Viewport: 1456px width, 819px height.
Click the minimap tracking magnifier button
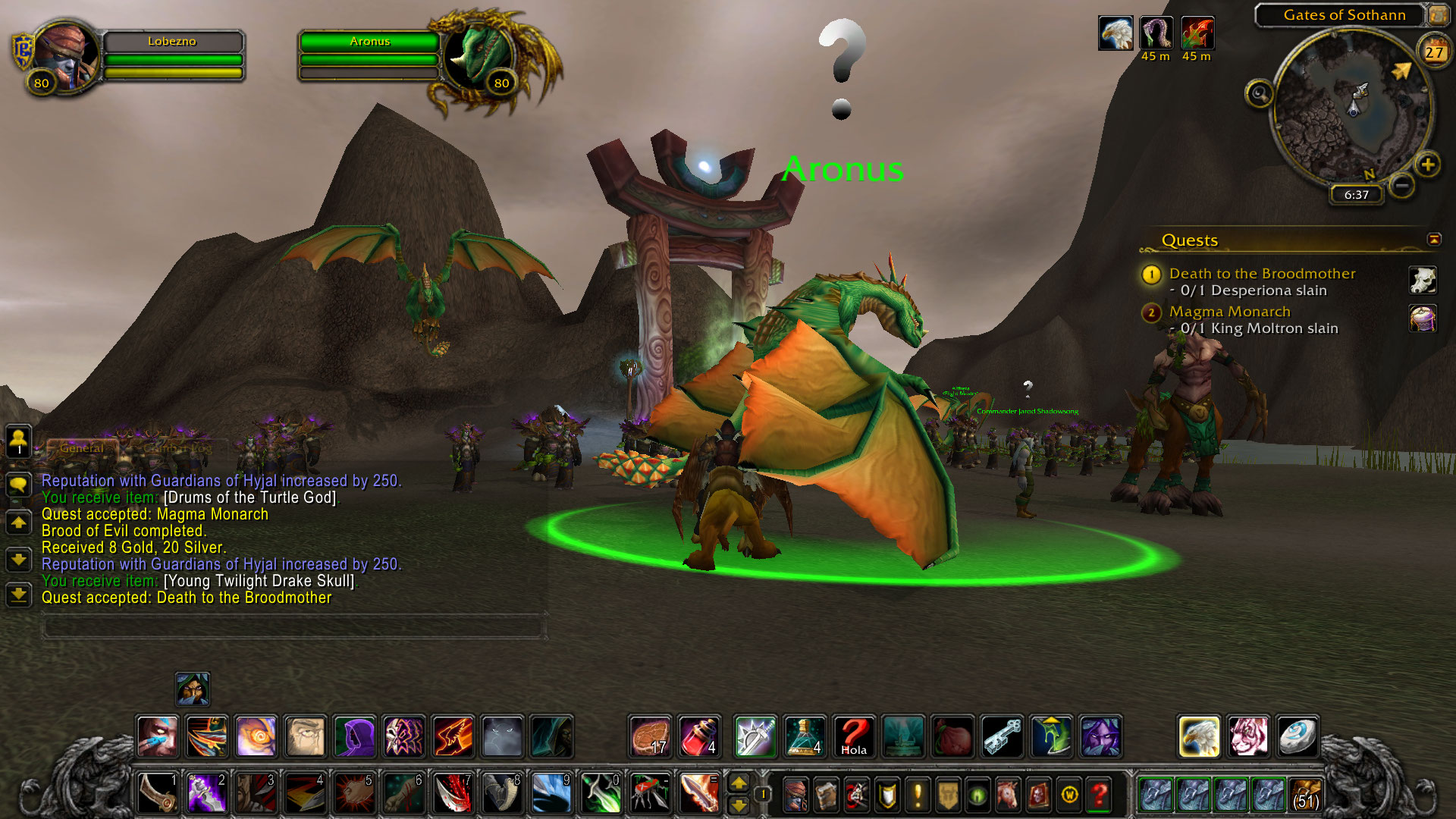click(1260, 94)
